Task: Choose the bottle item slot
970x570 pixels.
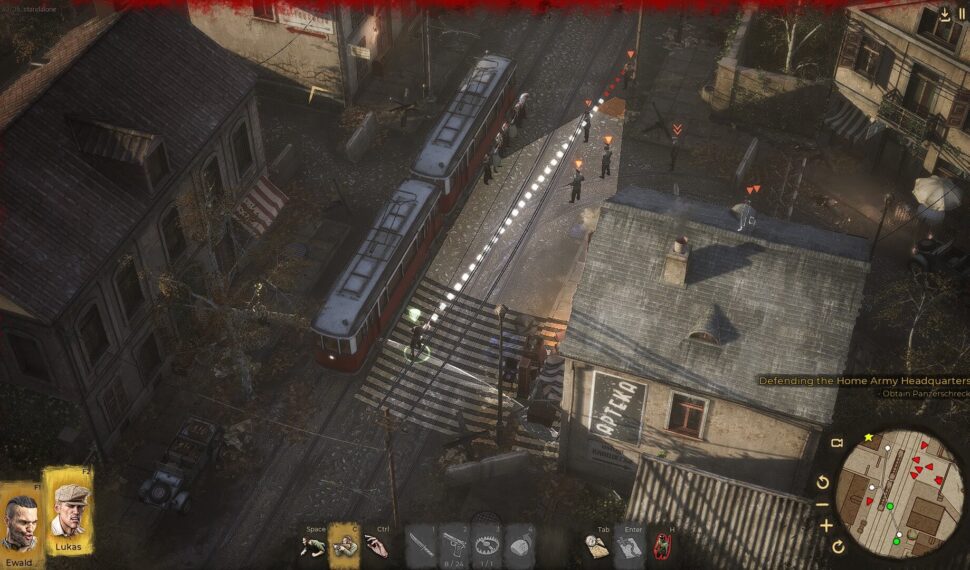Action: point(518,545)
